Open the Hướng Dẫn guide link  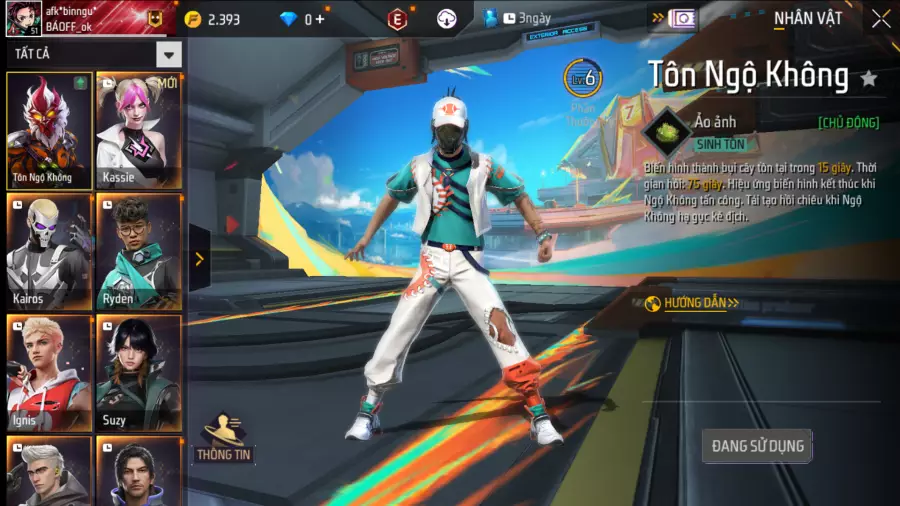[x=701, y=303]
